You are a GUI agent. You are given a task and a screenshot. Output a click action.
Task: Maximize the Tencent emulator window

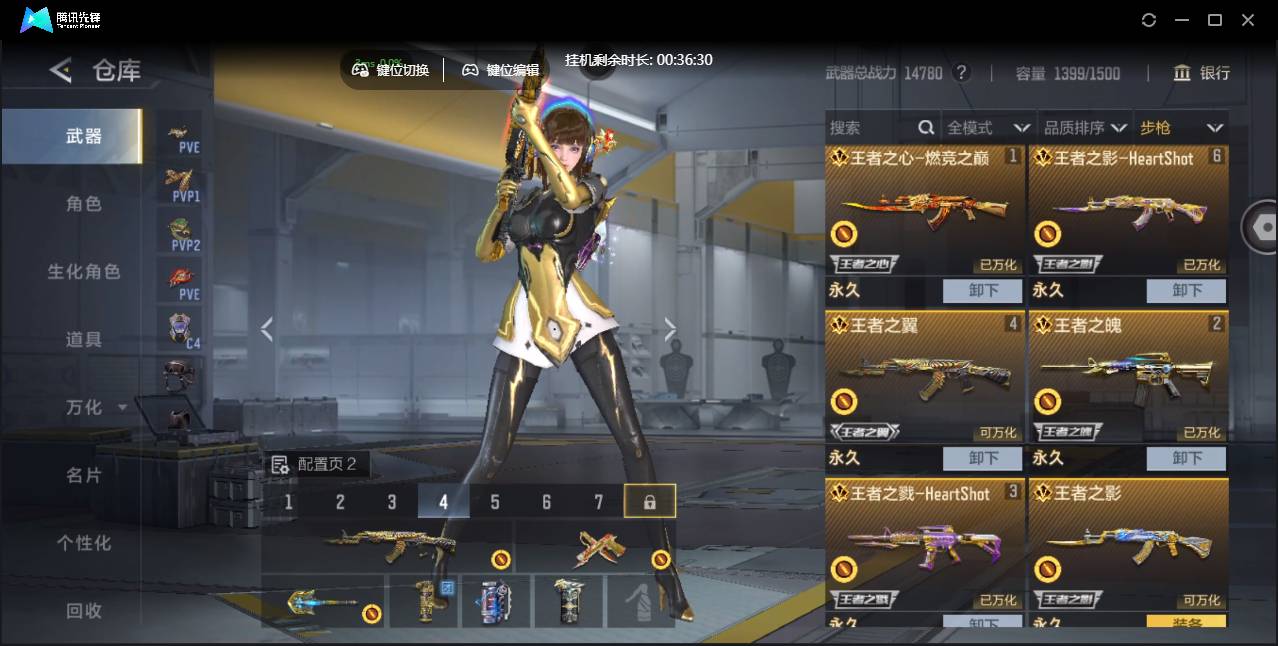pos(1215,20)
